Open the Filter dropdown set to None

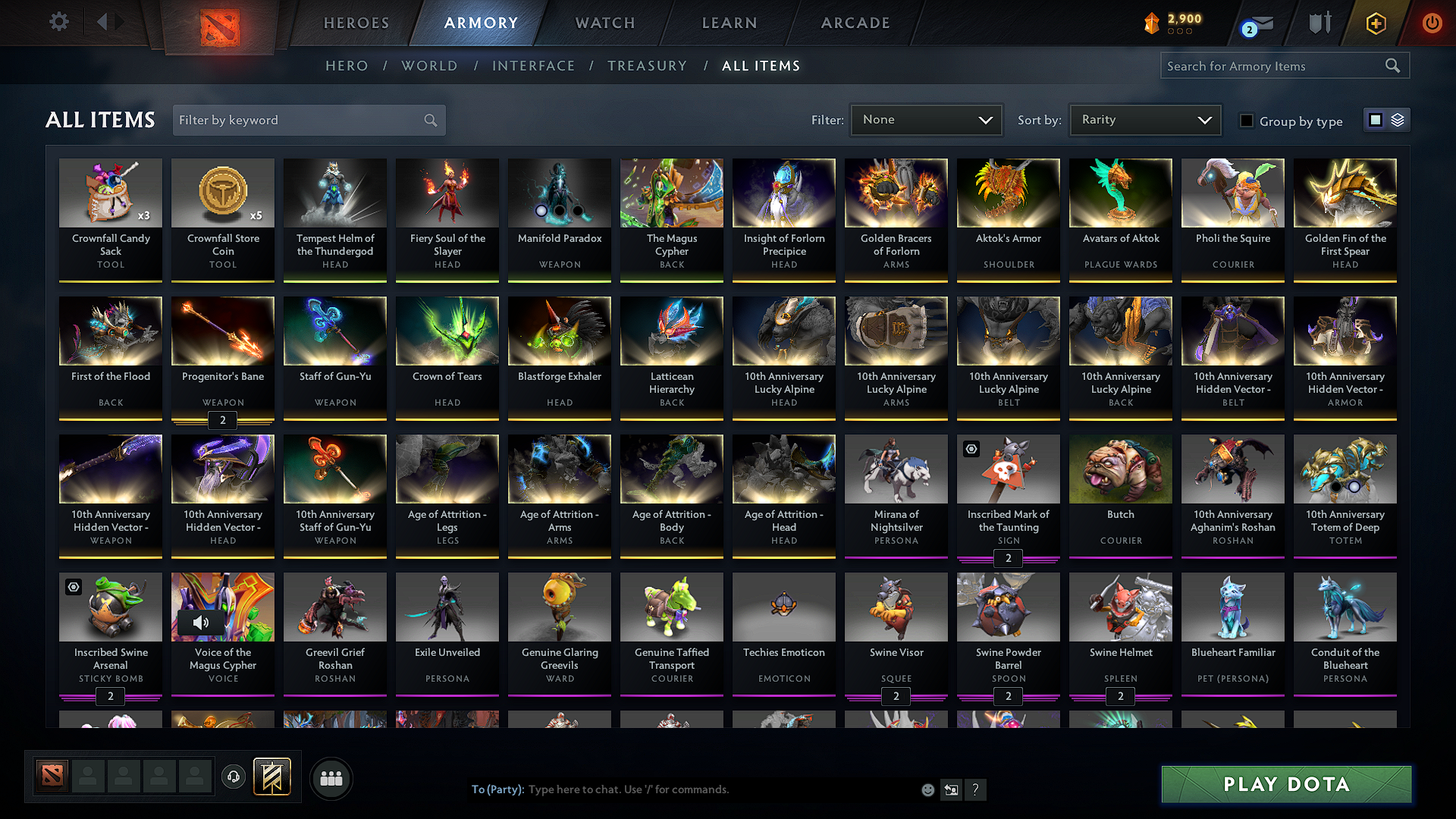926,119
